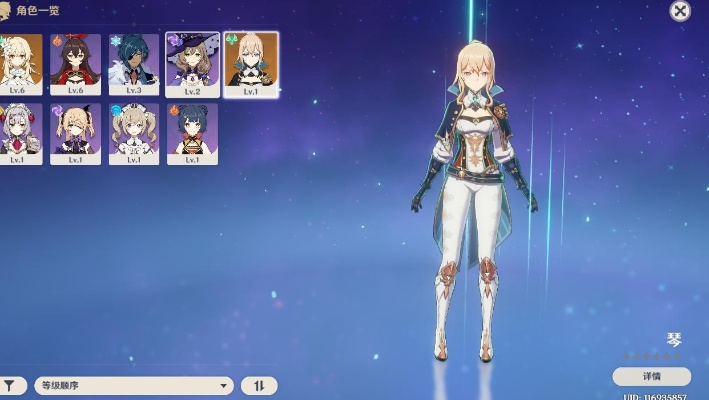Pick Barbara's twin-tail character card
Viewport: 709px width, 400px height.
[133, 133]
